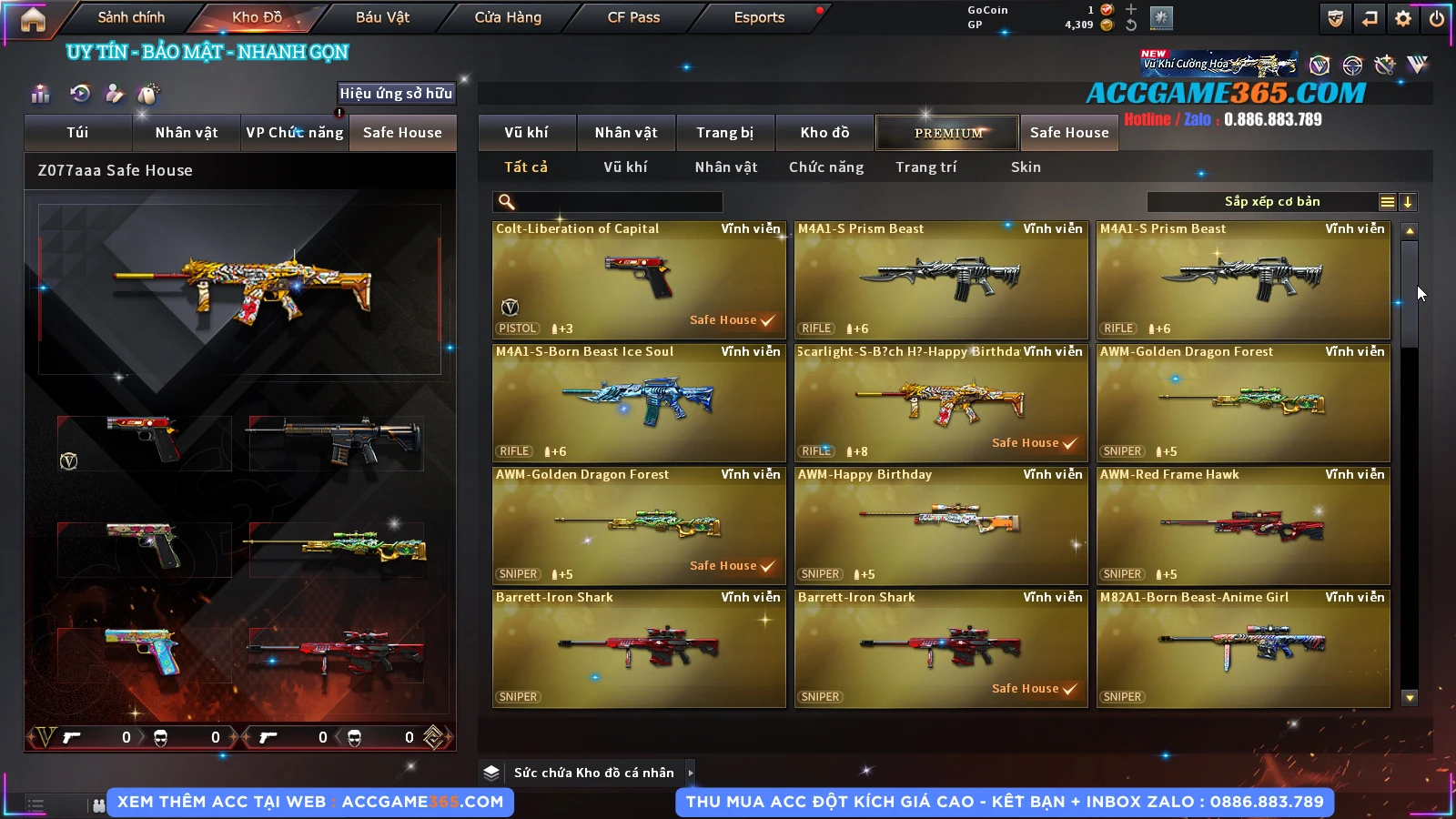
Task: Choose the AWM-Red Frame Hawk sniper
Action: click(1243, 525)
